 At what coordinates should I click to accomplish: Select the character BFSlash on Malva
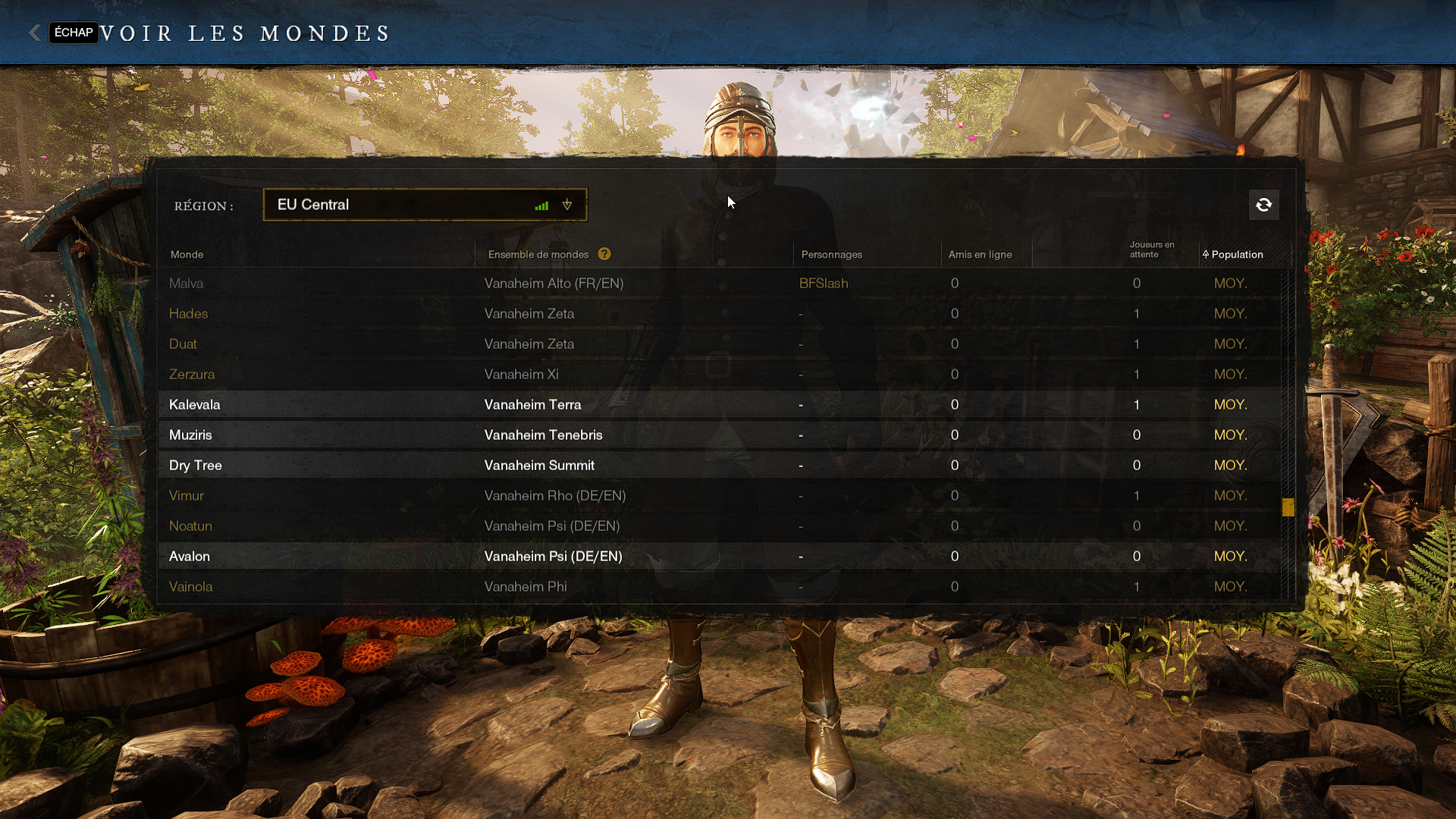pos(824,283)
